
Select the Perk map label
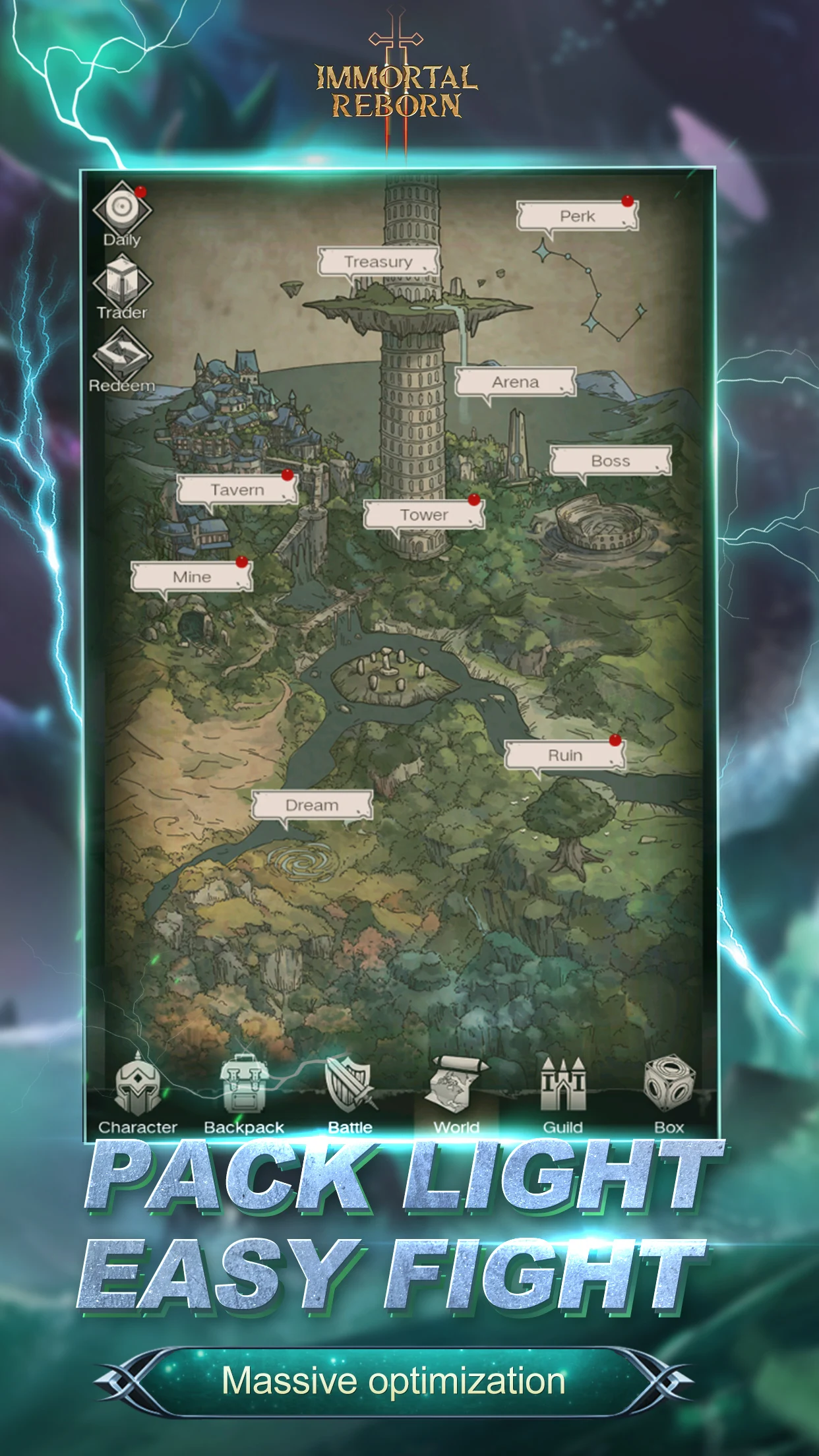[577, 216]
